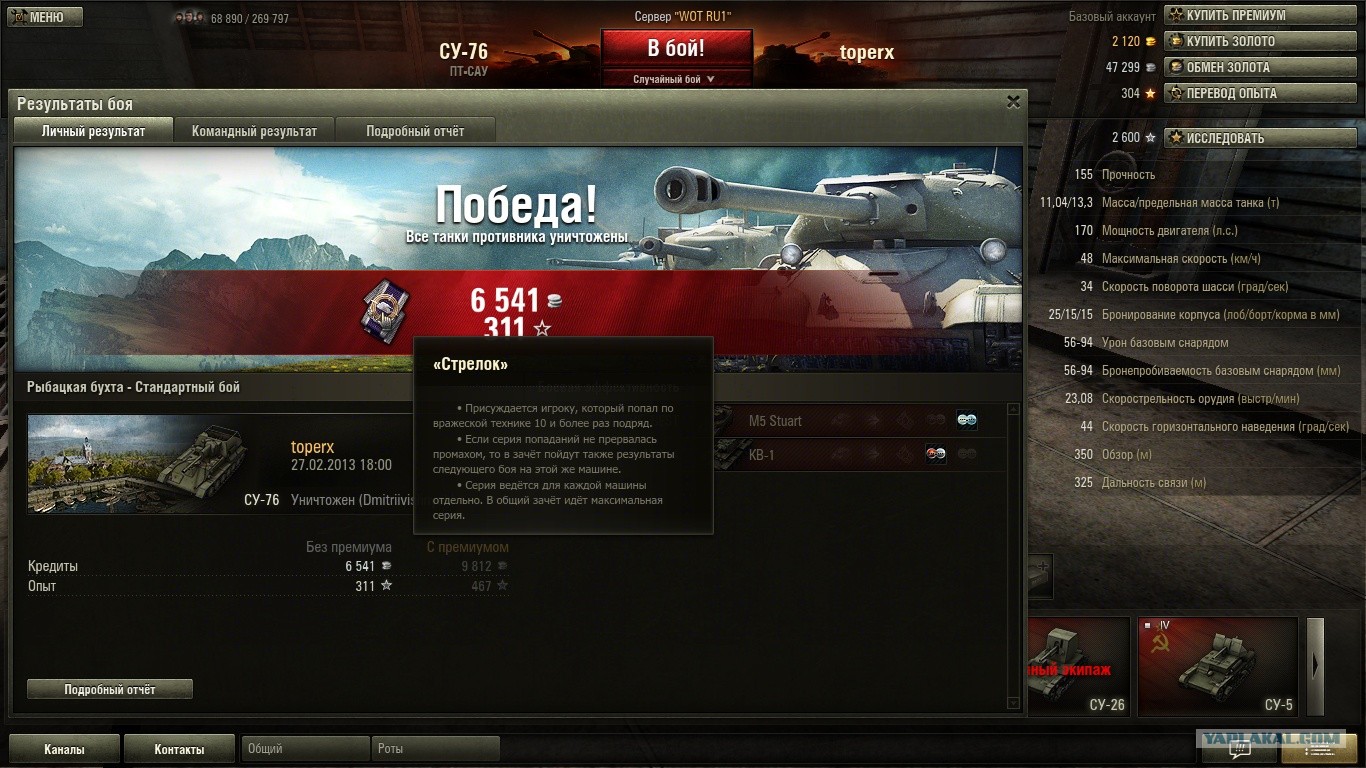Switch to Подробный отчёт tab
The height and width of the screenshot is (768, 1366).
coord(415,131)
